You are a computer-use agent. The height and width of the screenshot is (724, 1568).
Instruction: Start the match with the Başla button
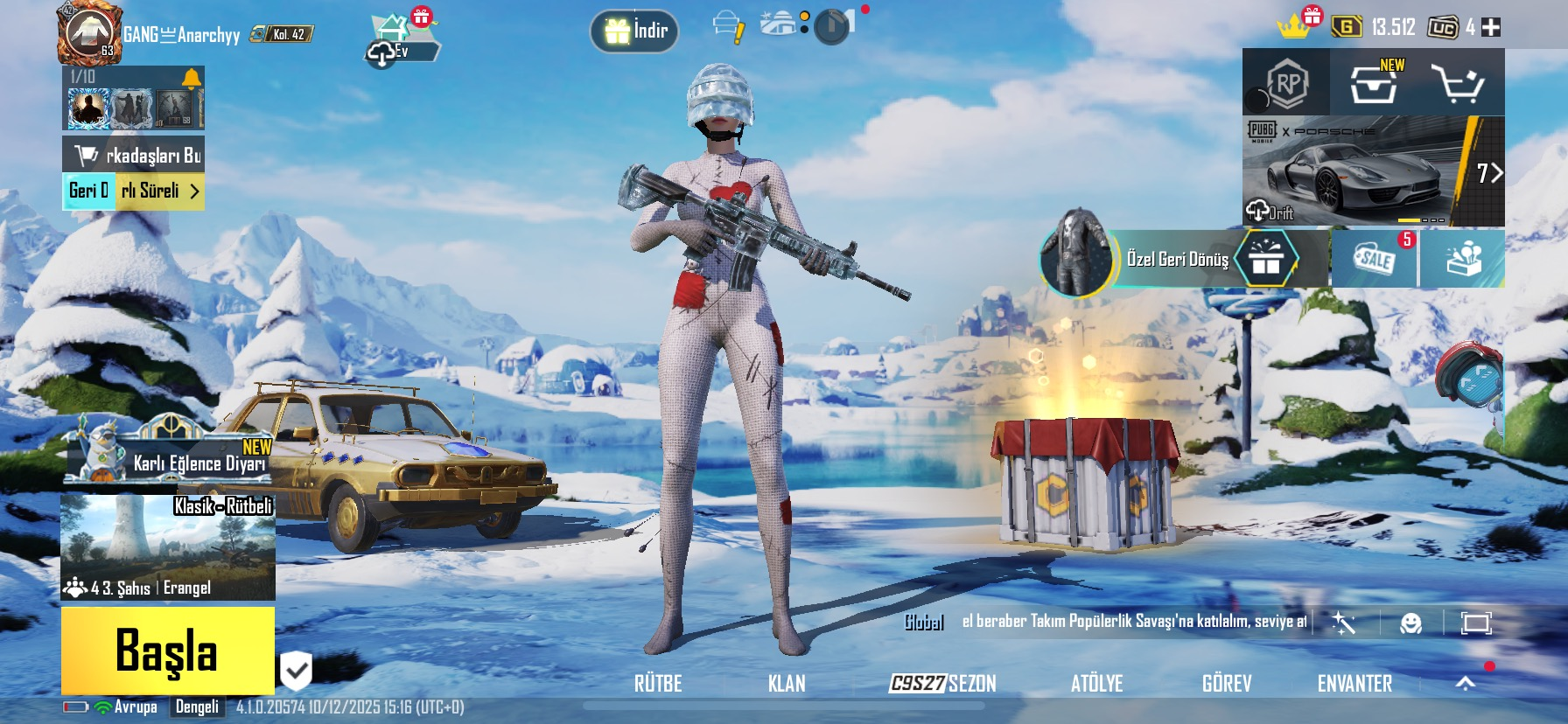tap(167, 651)
